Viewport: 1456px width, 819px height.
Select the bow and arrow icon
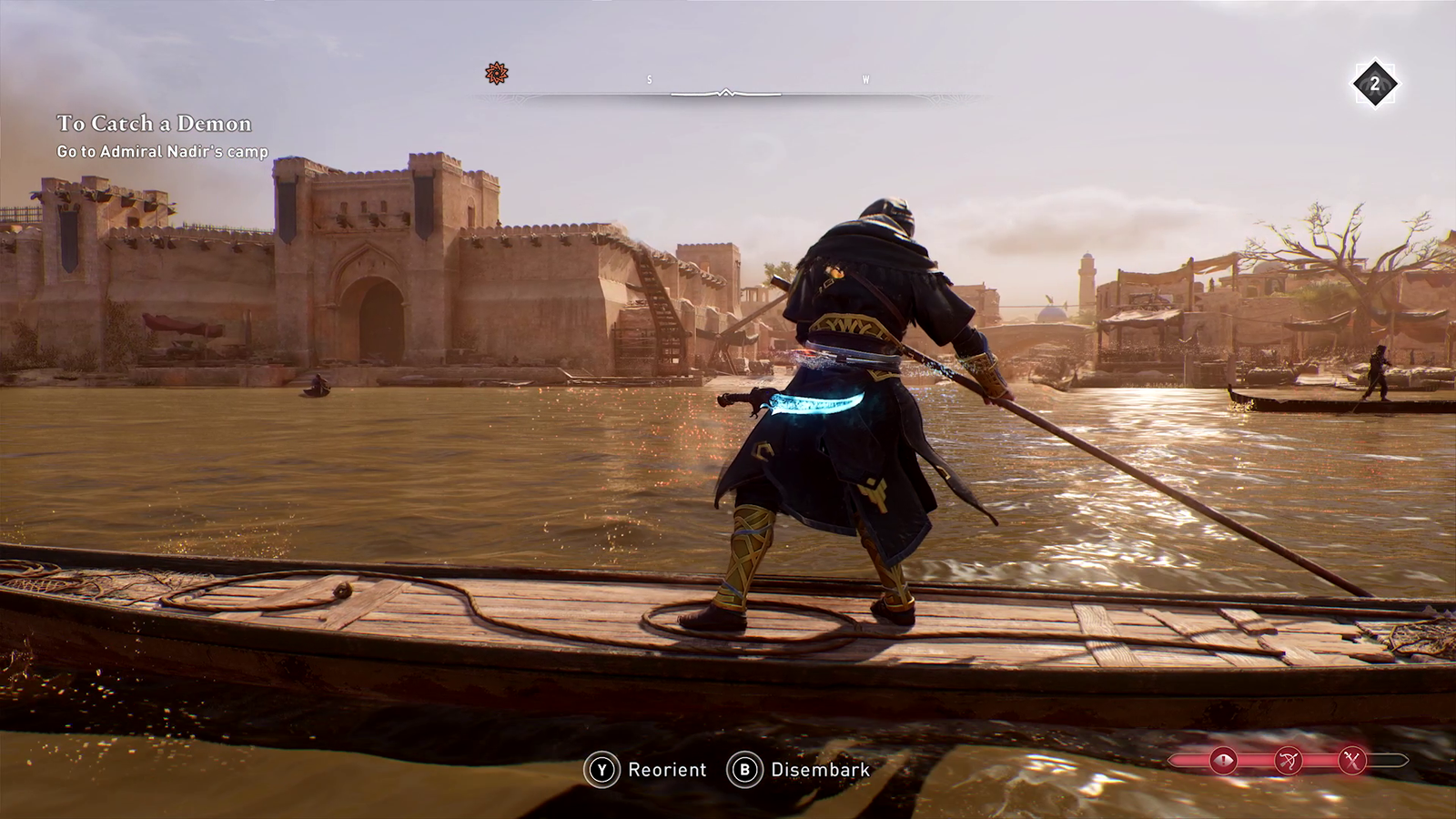point(1289,760)
